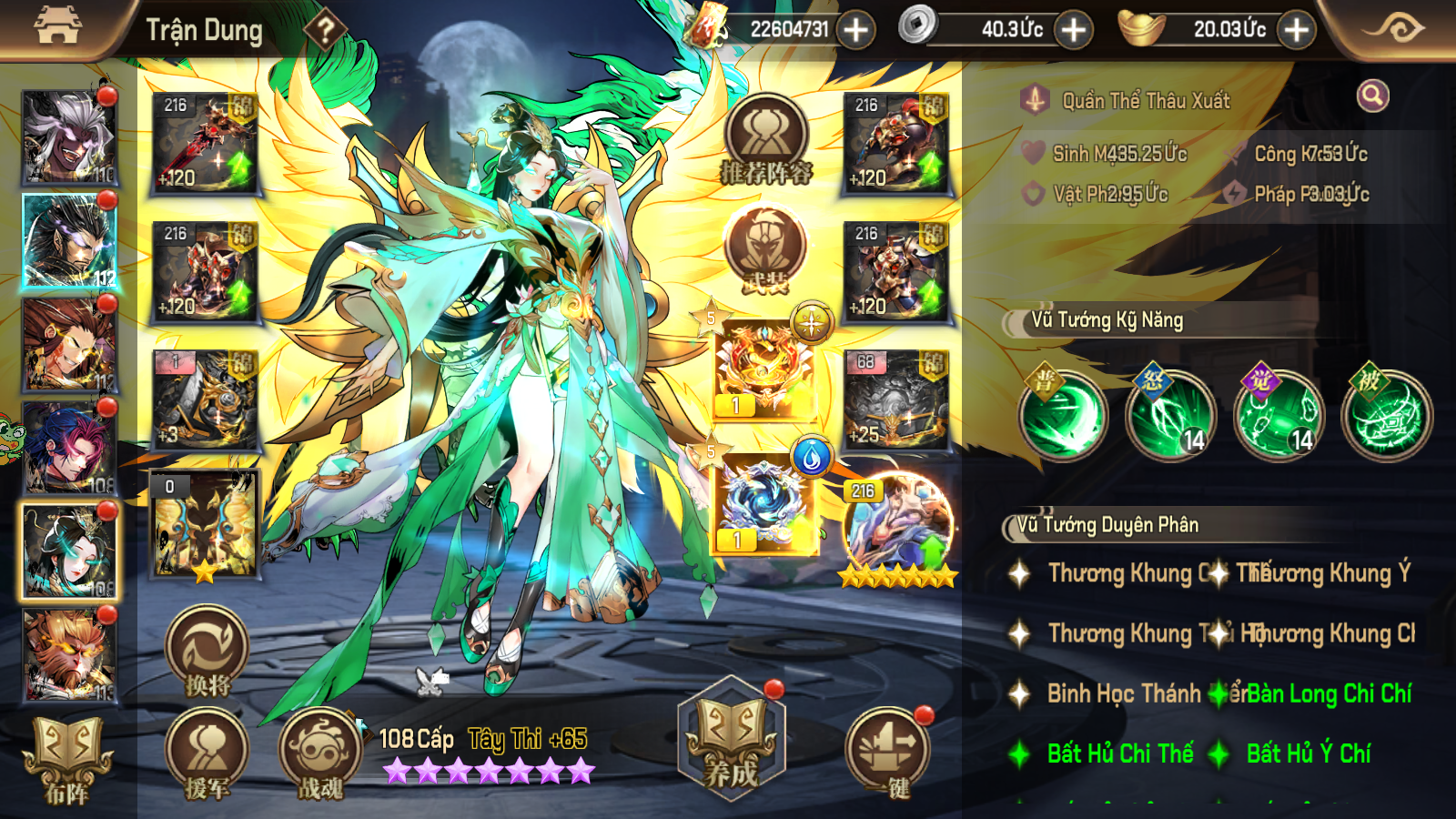Open the question mark help button
The height and width of the screenshot is (819, 1456).
point(324,31)
